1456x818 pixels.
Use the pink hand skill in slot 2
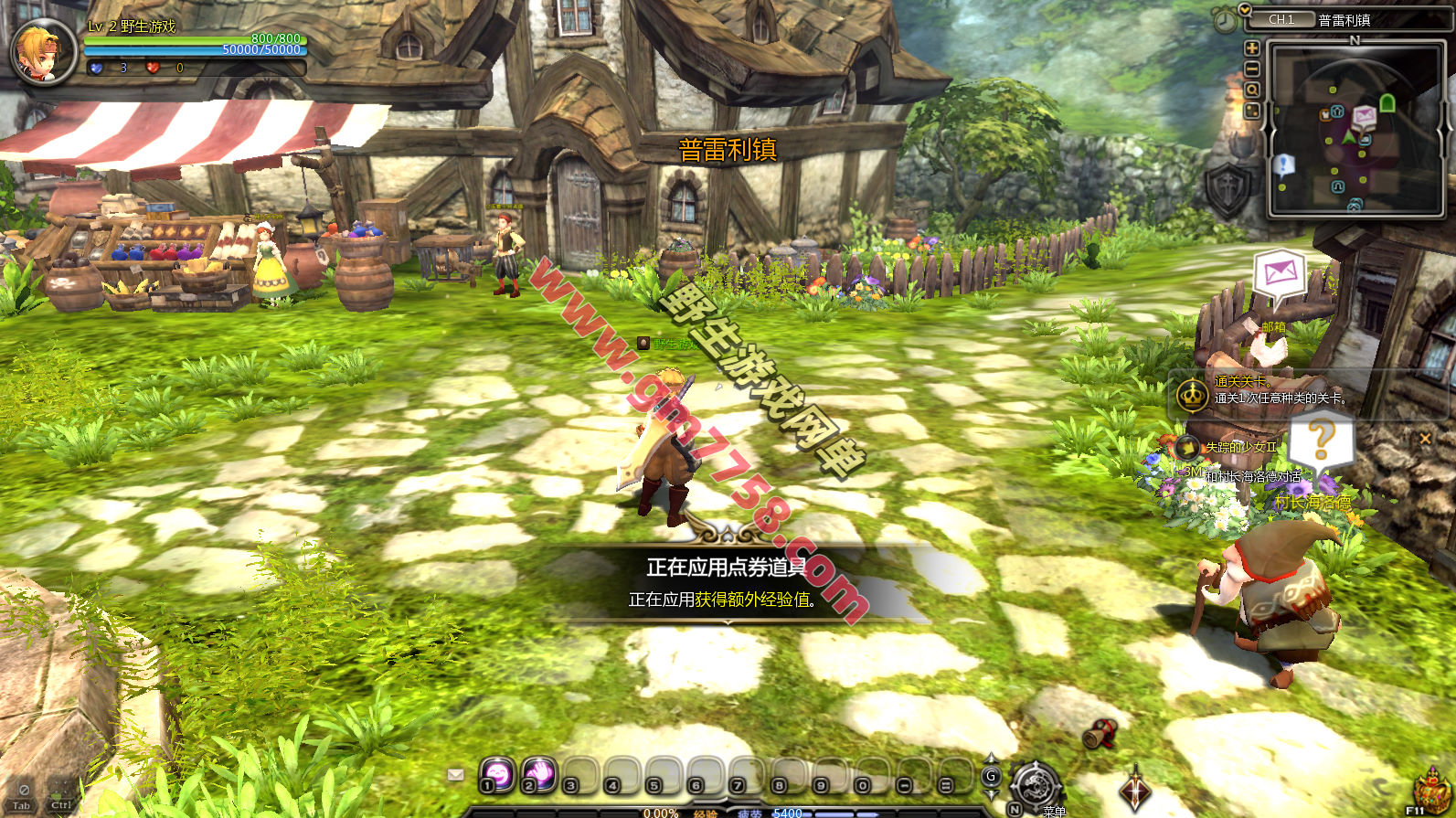tap(539, 773)
